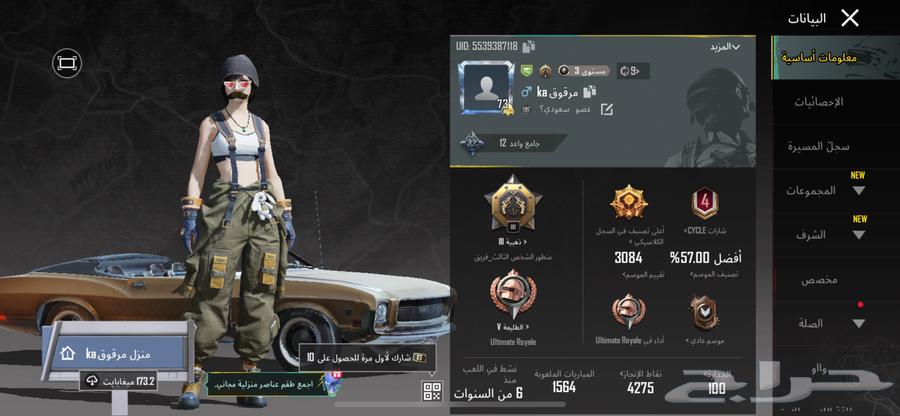Toggle the fullscreen character view

coord(67,63)
